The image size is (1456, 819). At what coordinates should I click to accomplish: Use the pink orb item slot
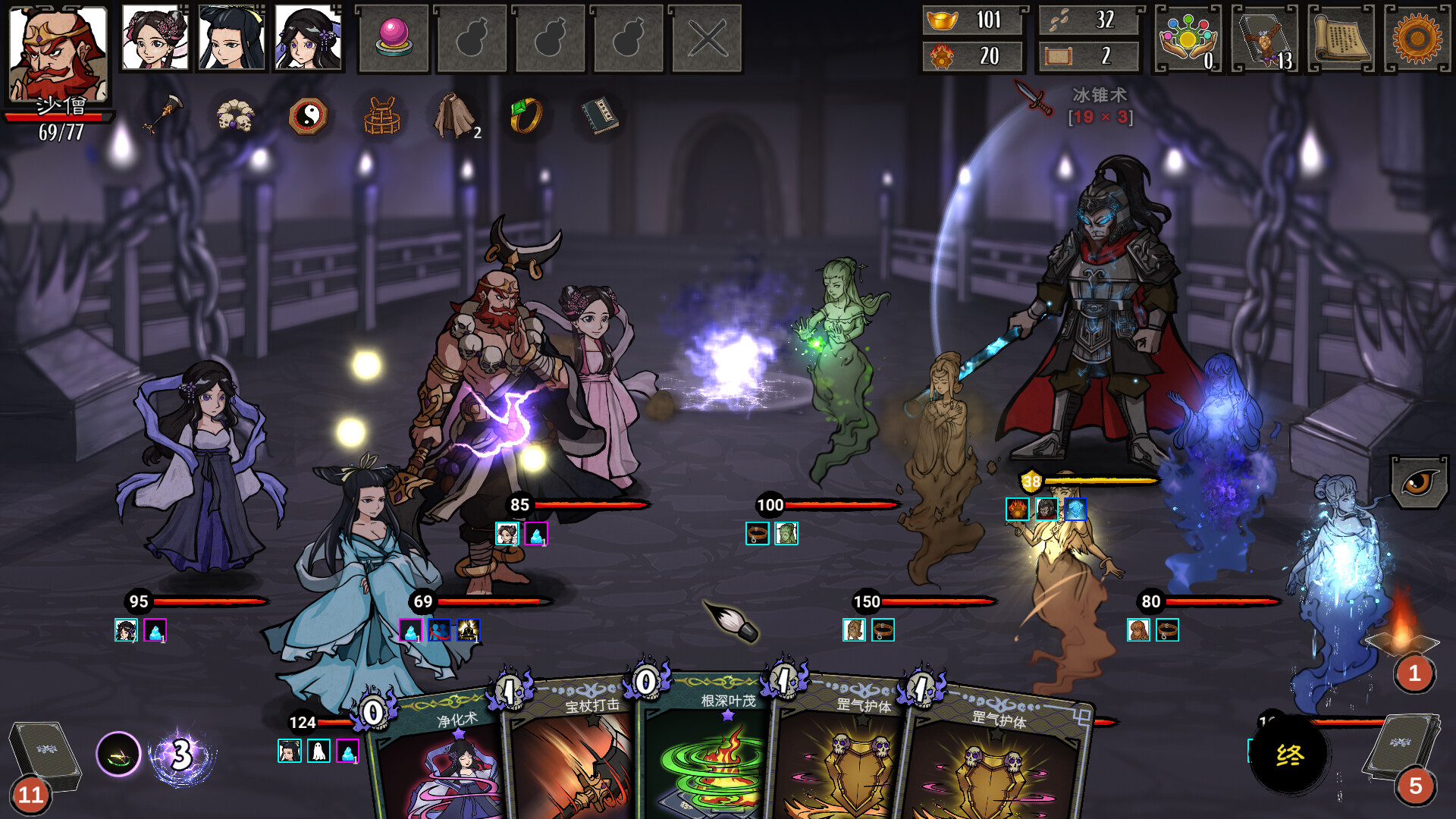[x=394, y=39]
